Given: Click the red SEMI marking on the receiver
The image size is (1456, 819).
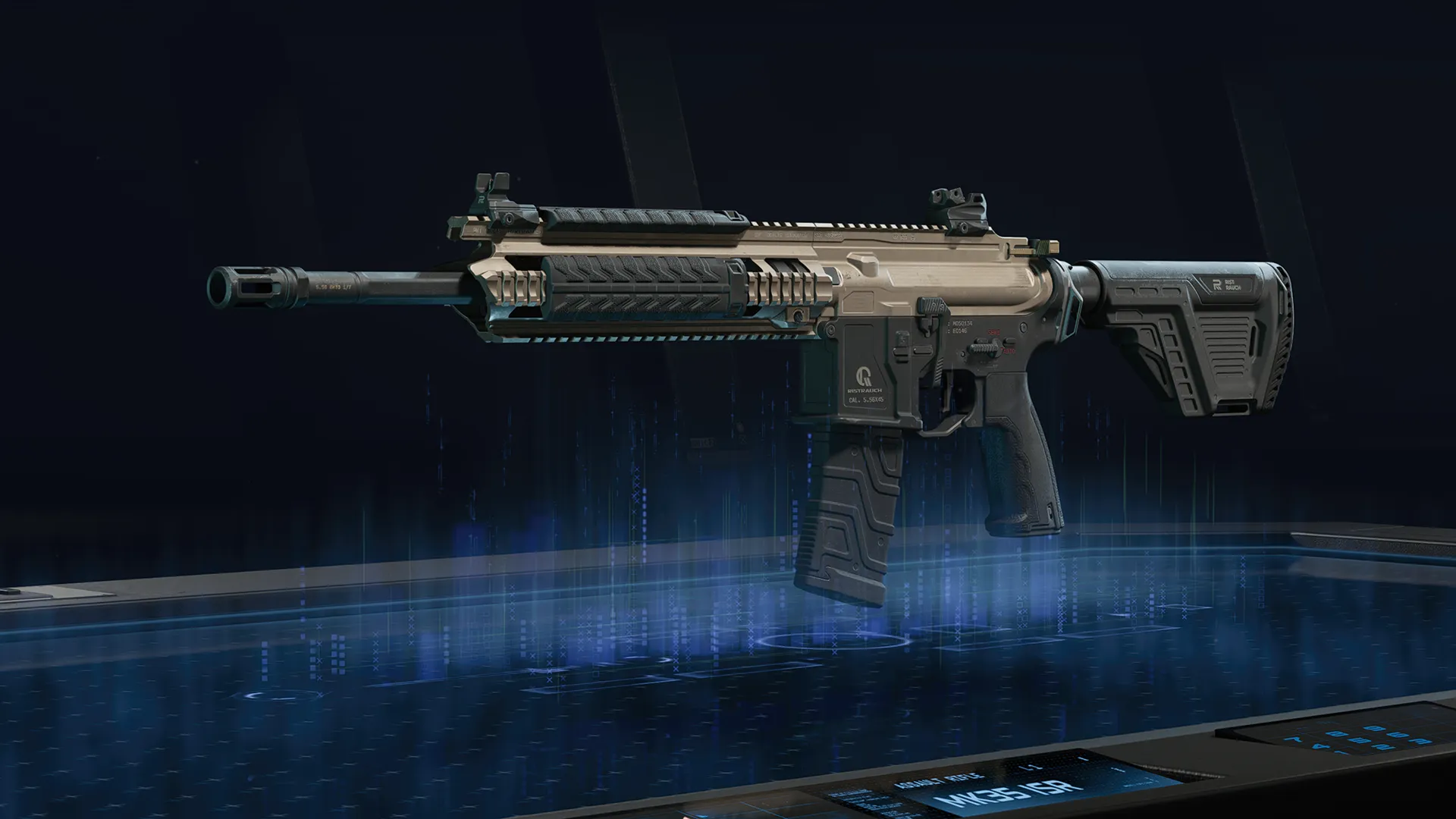Looking at the screenshot, I should pos(993,332).
